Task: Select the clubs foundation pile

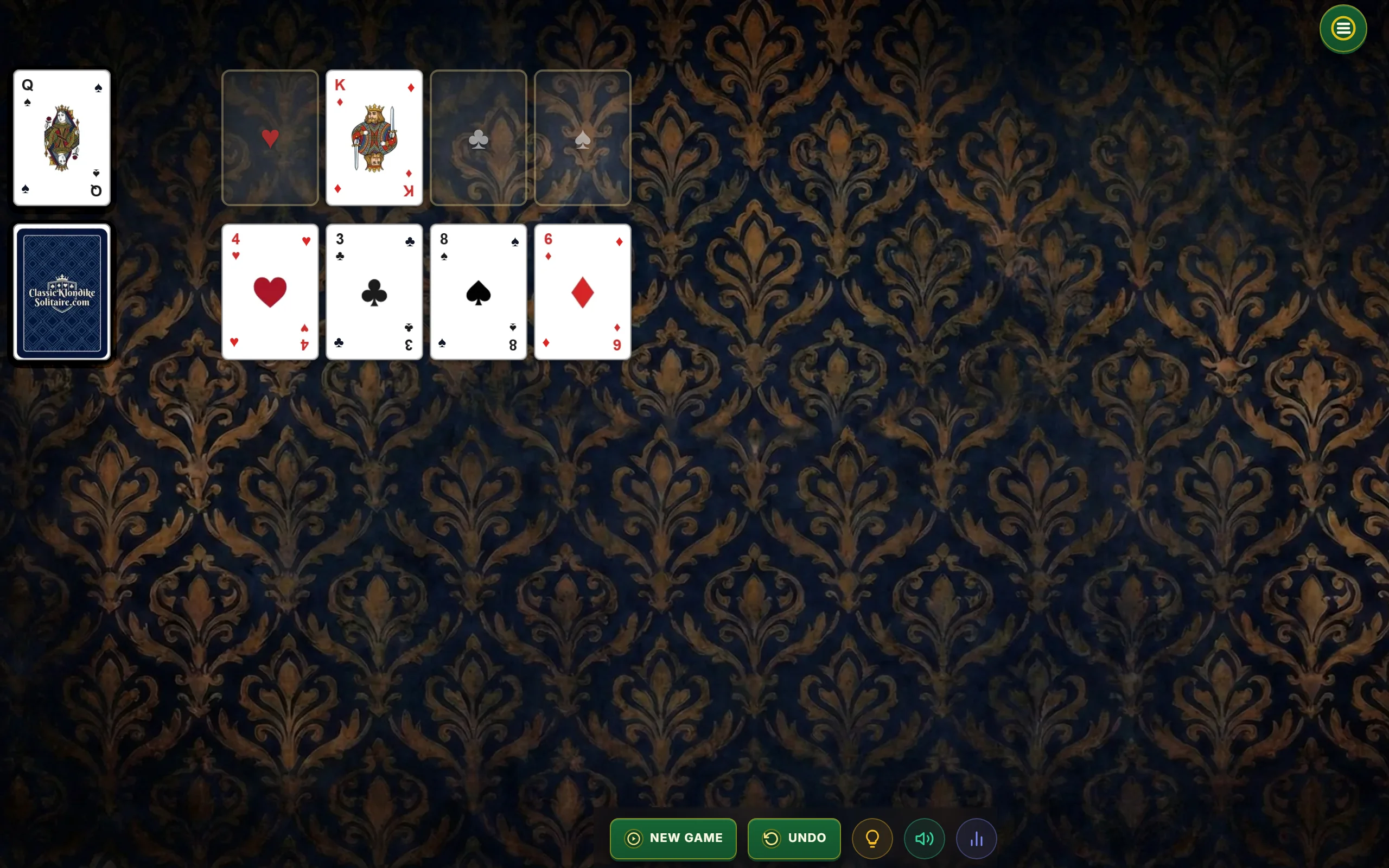Action: (478, 138)
